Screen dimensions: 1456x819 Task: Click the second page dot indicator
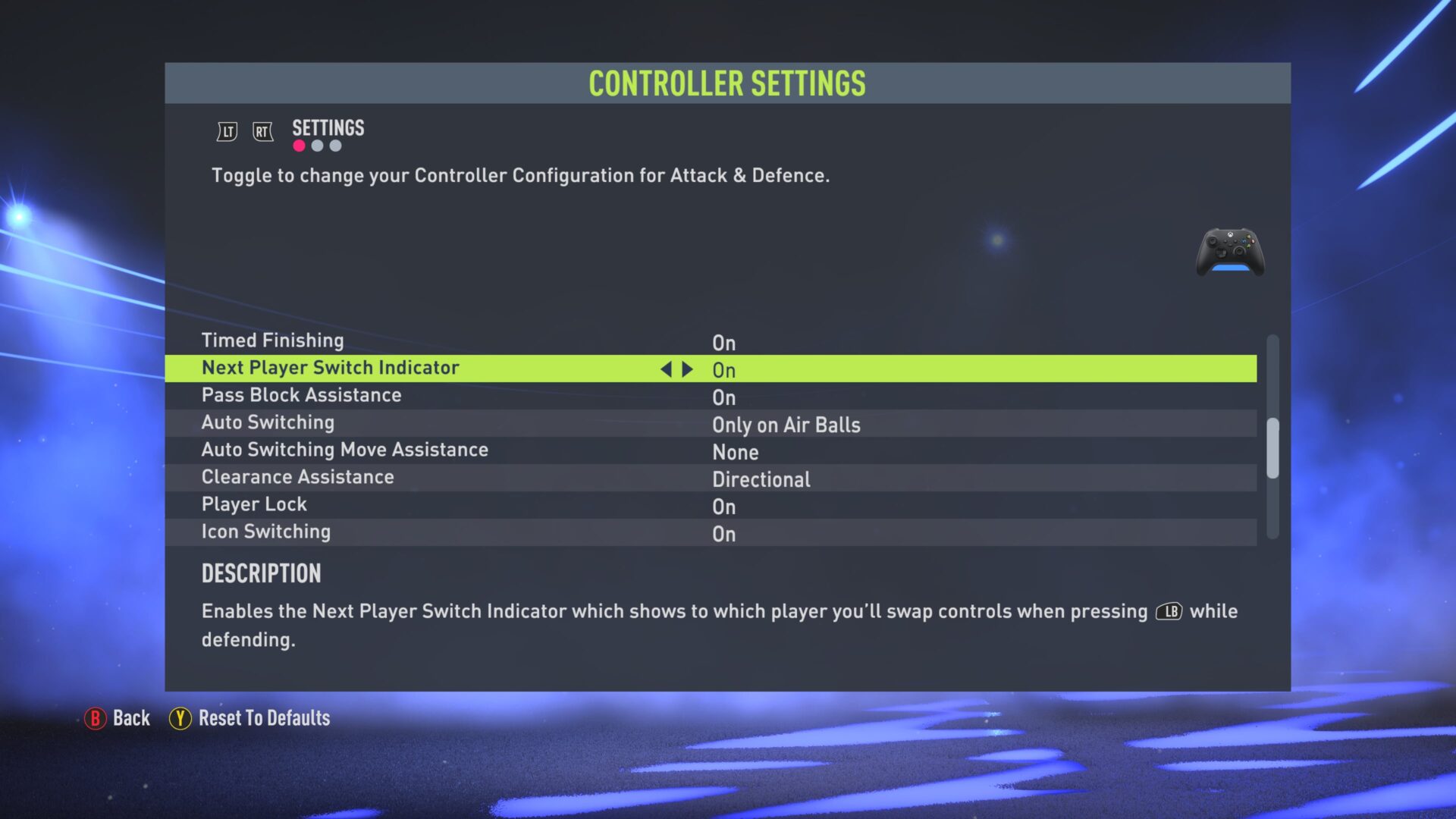click(317, 146)
